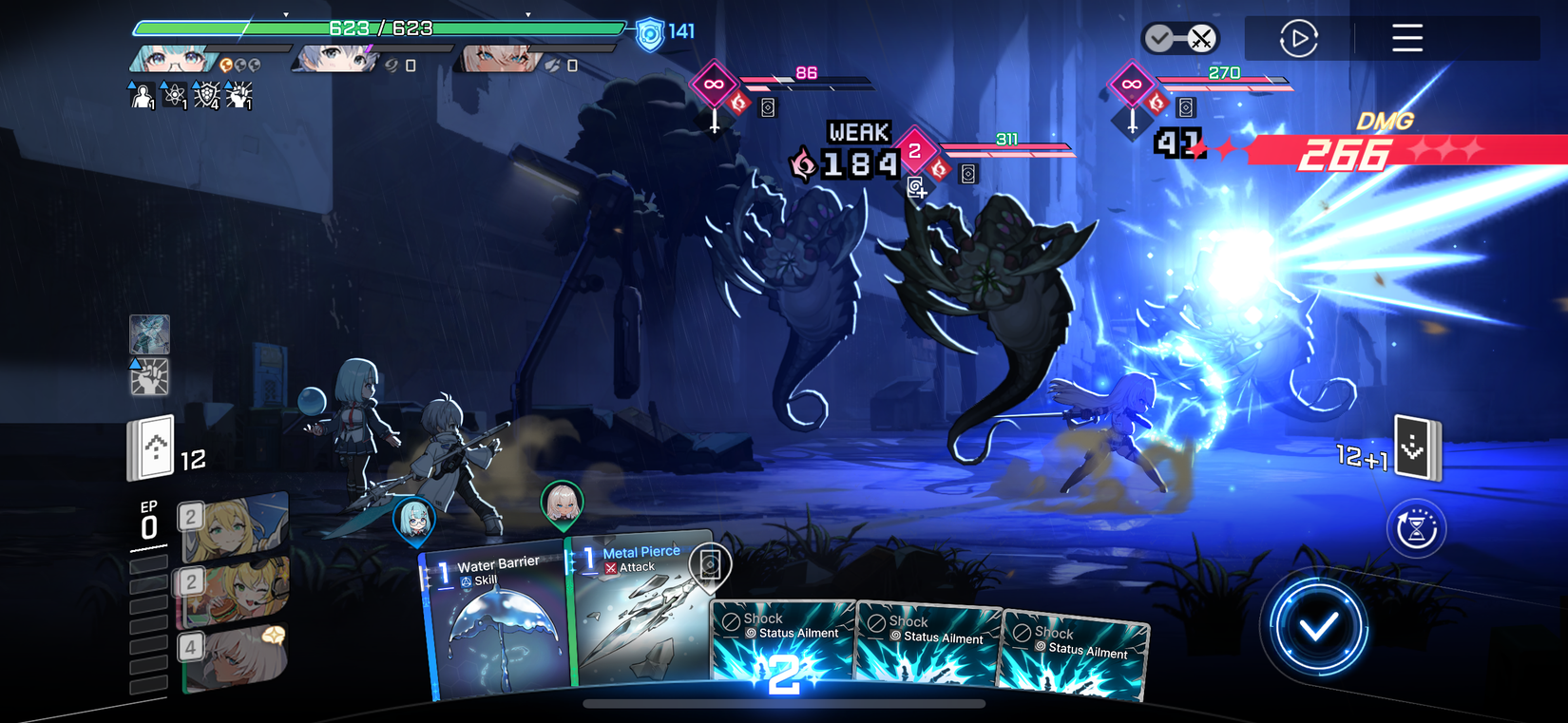
Task: Tap the hourglass timer button
Action: click(1416, 528)
